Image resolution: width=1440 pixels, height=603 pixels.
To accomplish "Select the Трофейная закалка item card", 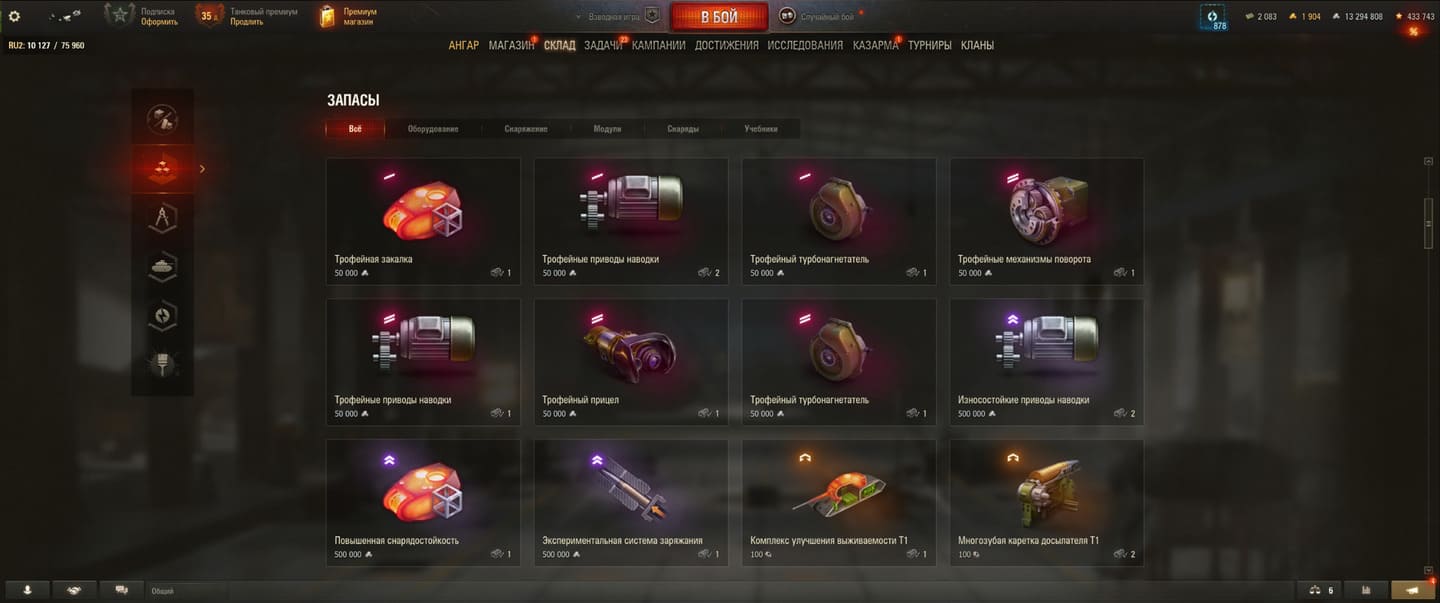I will (x=423, y=221).
